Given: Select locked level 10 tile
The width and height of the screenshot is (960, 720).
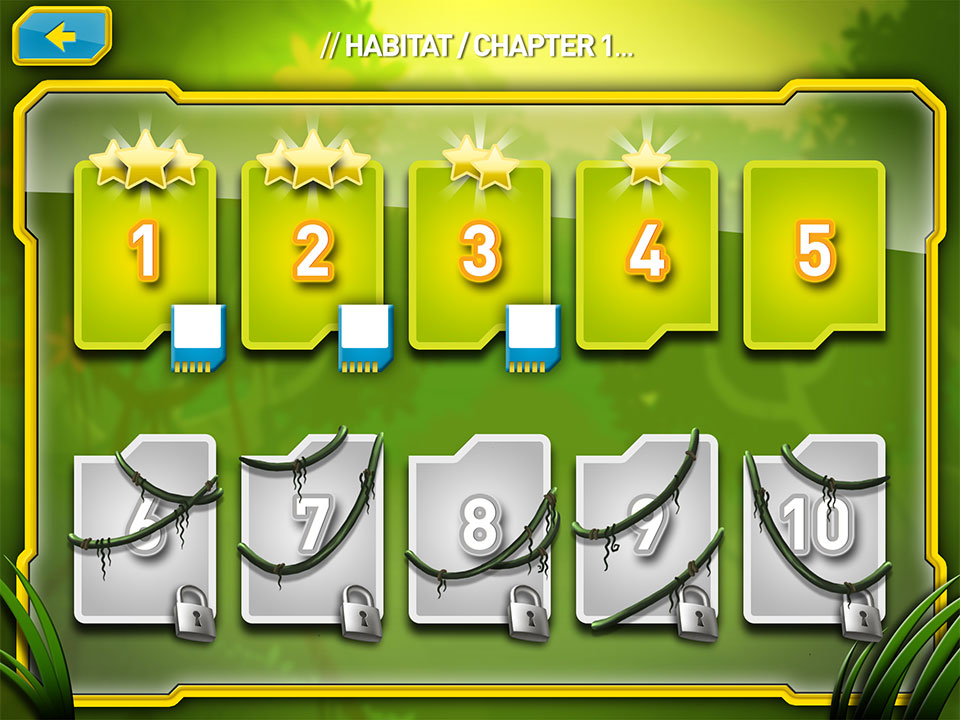Looking at the screenshot, I should 814,527.
